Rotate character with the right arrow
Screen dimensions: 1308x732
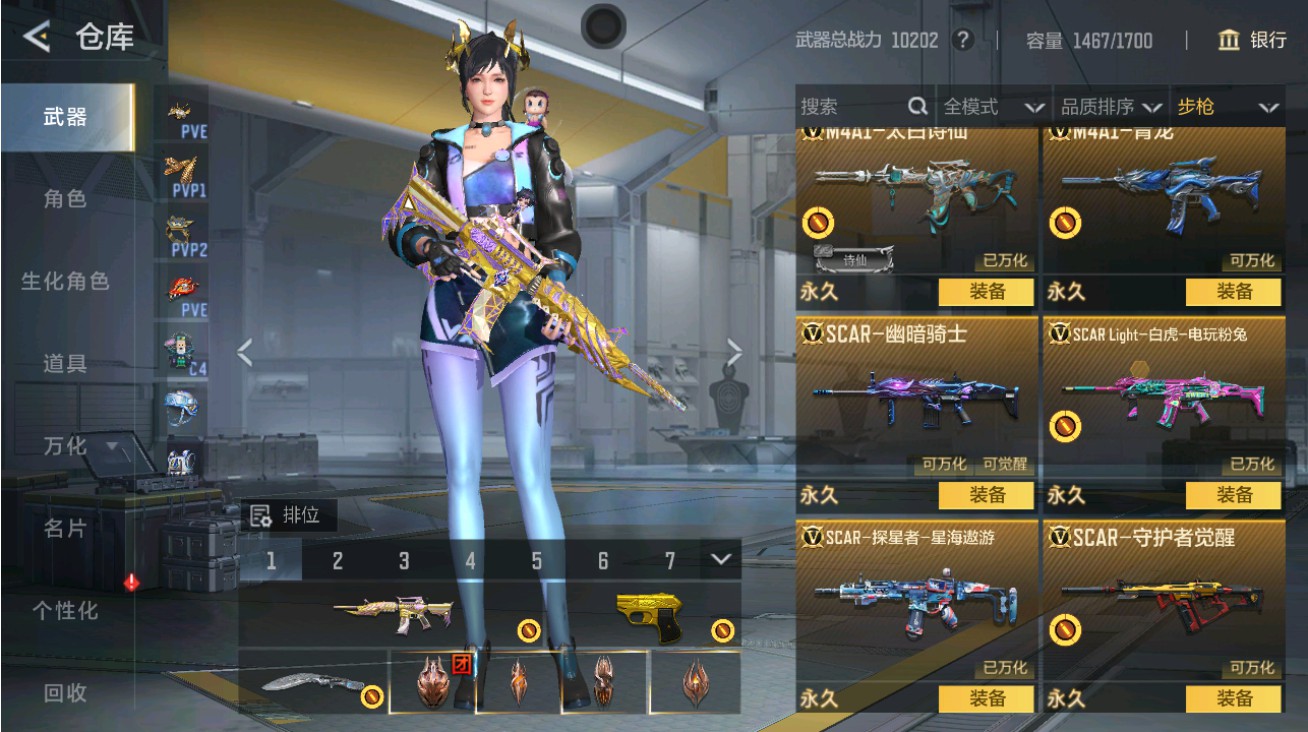point(735,352)
